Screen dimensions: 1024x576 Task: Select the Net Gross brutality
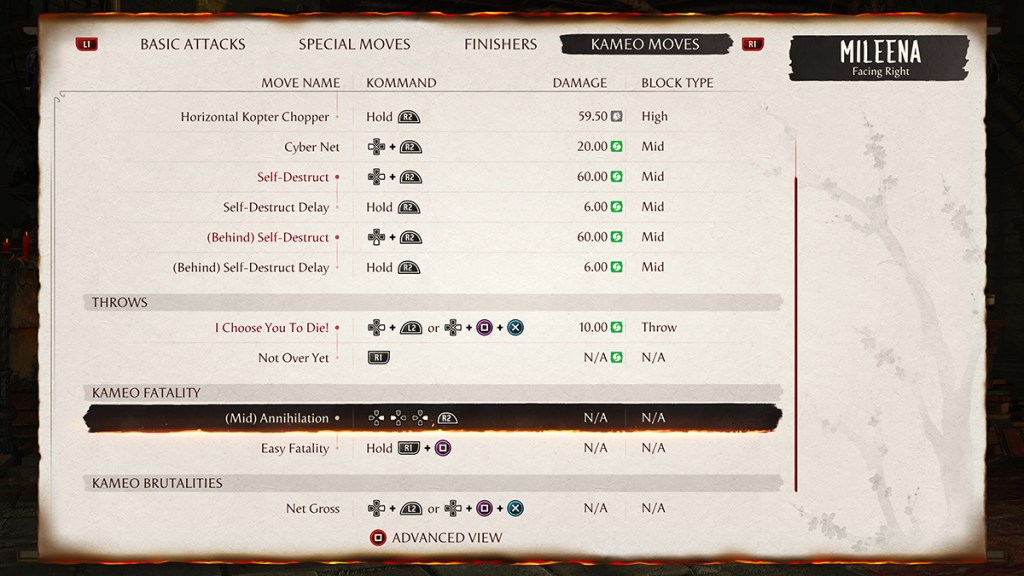(x=312, y=508)
